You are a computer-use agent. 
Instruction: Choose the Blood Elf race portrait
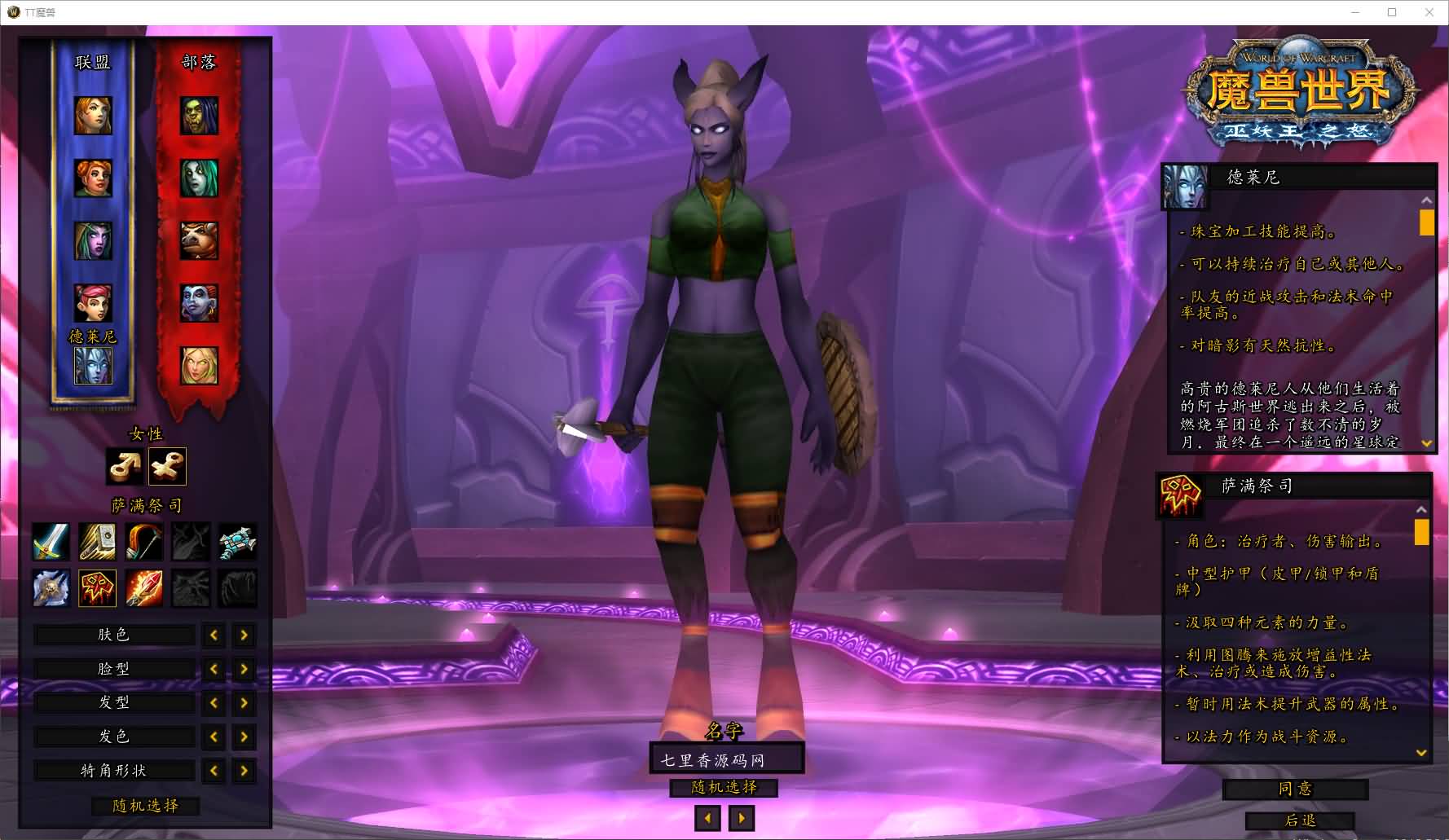(x=199, y=365)
